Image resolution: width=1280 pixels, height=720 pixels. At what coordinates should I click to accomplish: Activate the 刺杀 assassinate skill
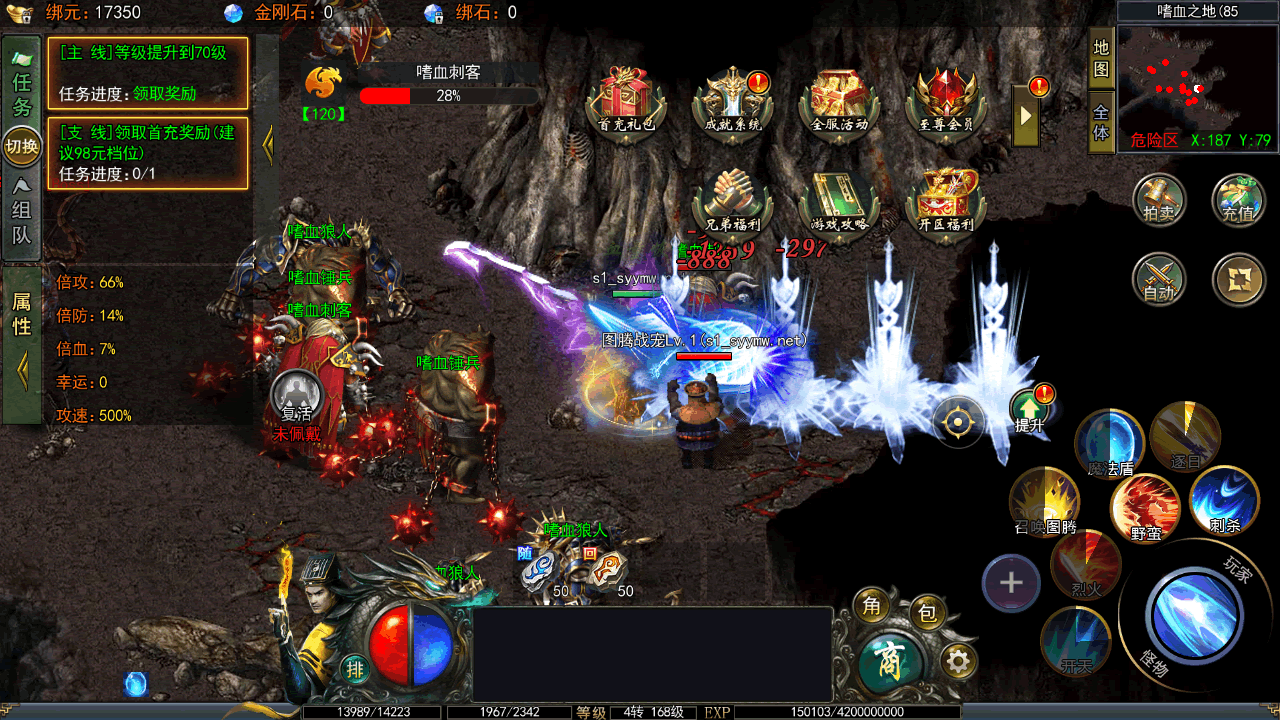tap(1224, 500)
